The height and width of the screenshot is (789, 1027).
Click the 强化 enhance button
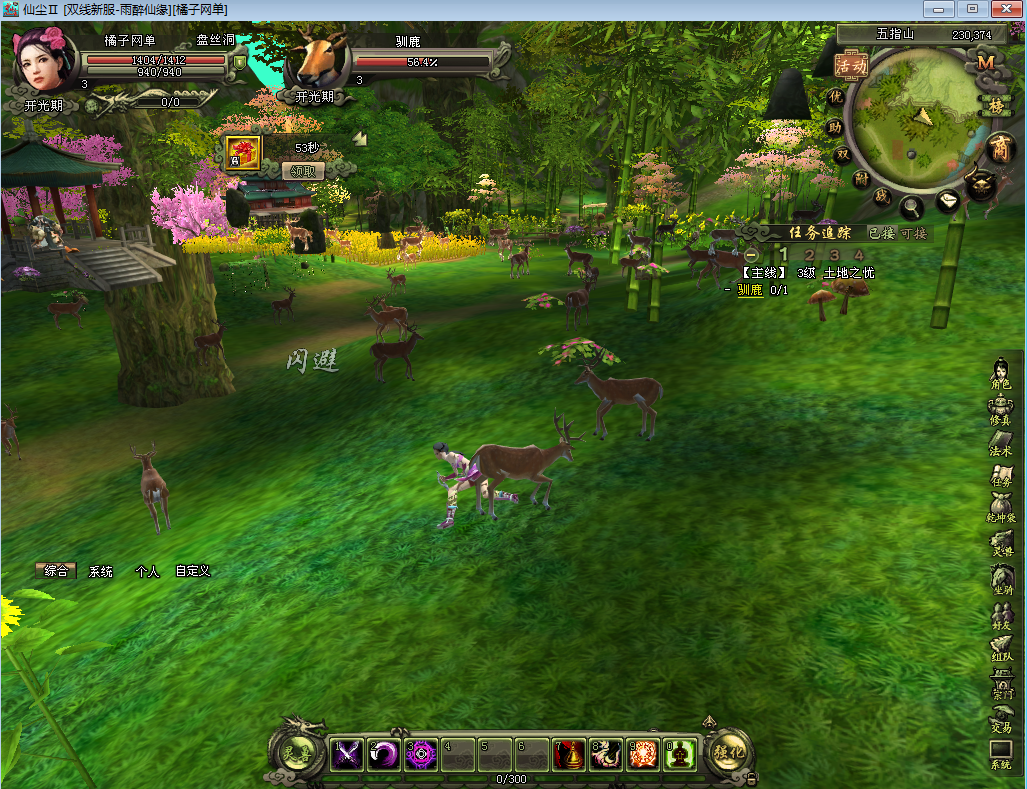729,753
